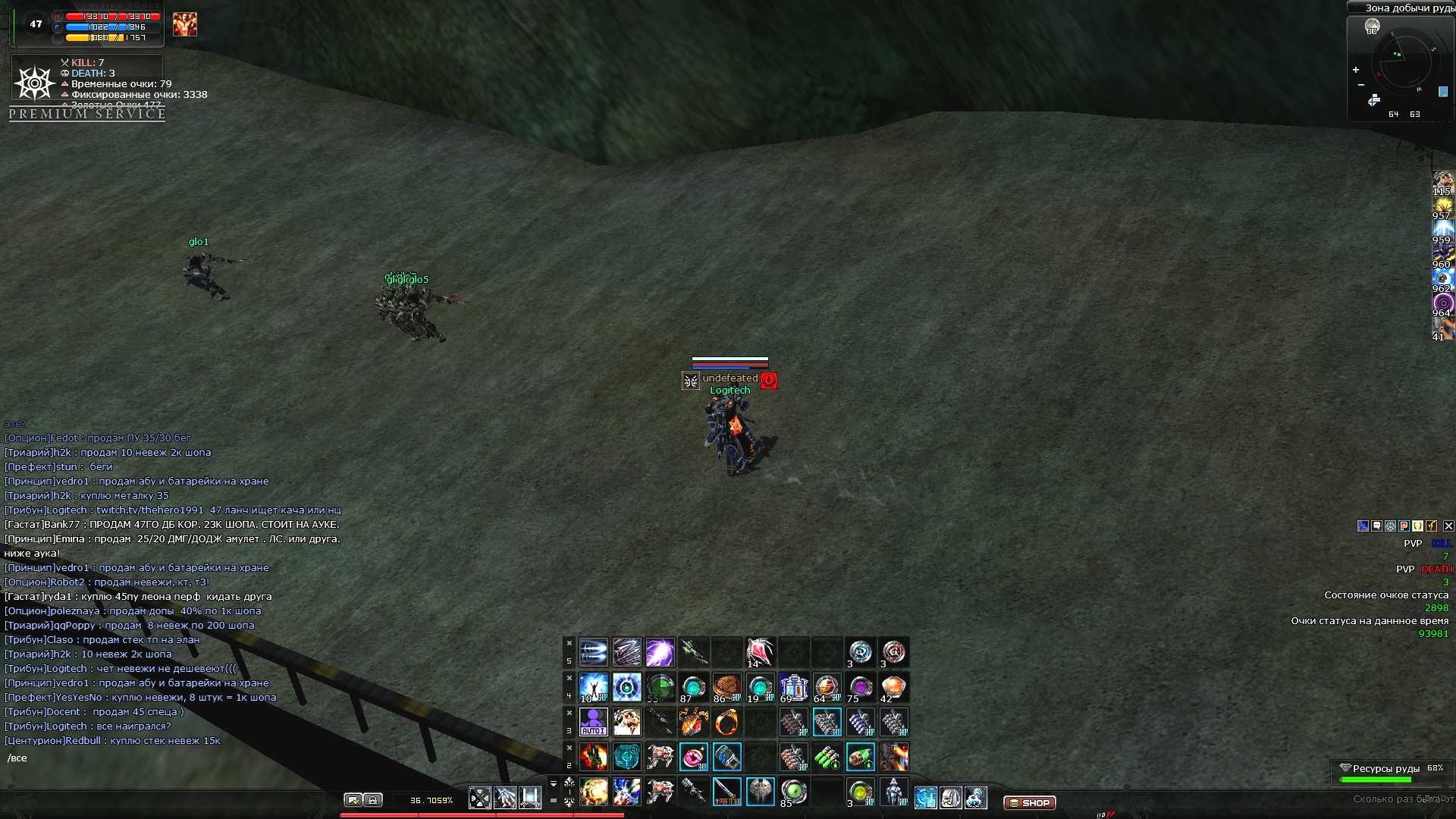Activate the fiery explosion skill in row 2
1456x819 pixels.
click(593, 757)
